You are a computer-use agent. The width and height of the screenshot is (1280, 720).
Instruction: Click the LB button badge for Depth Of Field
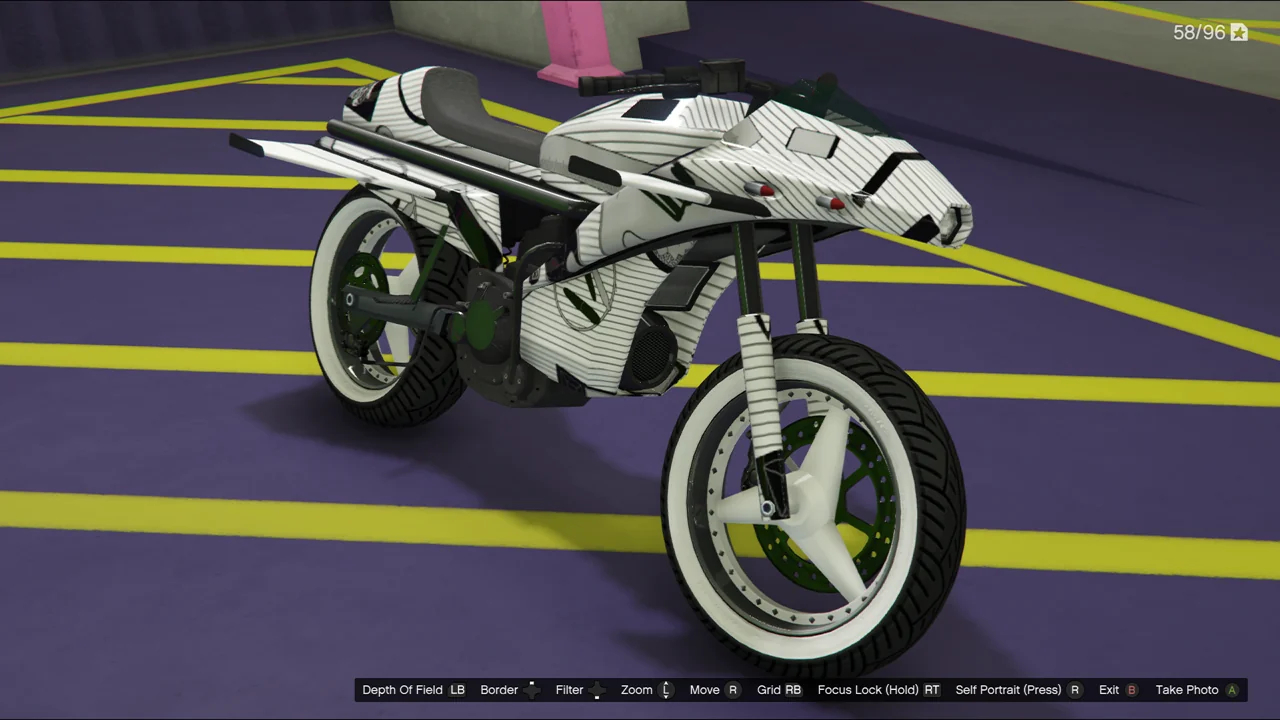pos(457,690)
